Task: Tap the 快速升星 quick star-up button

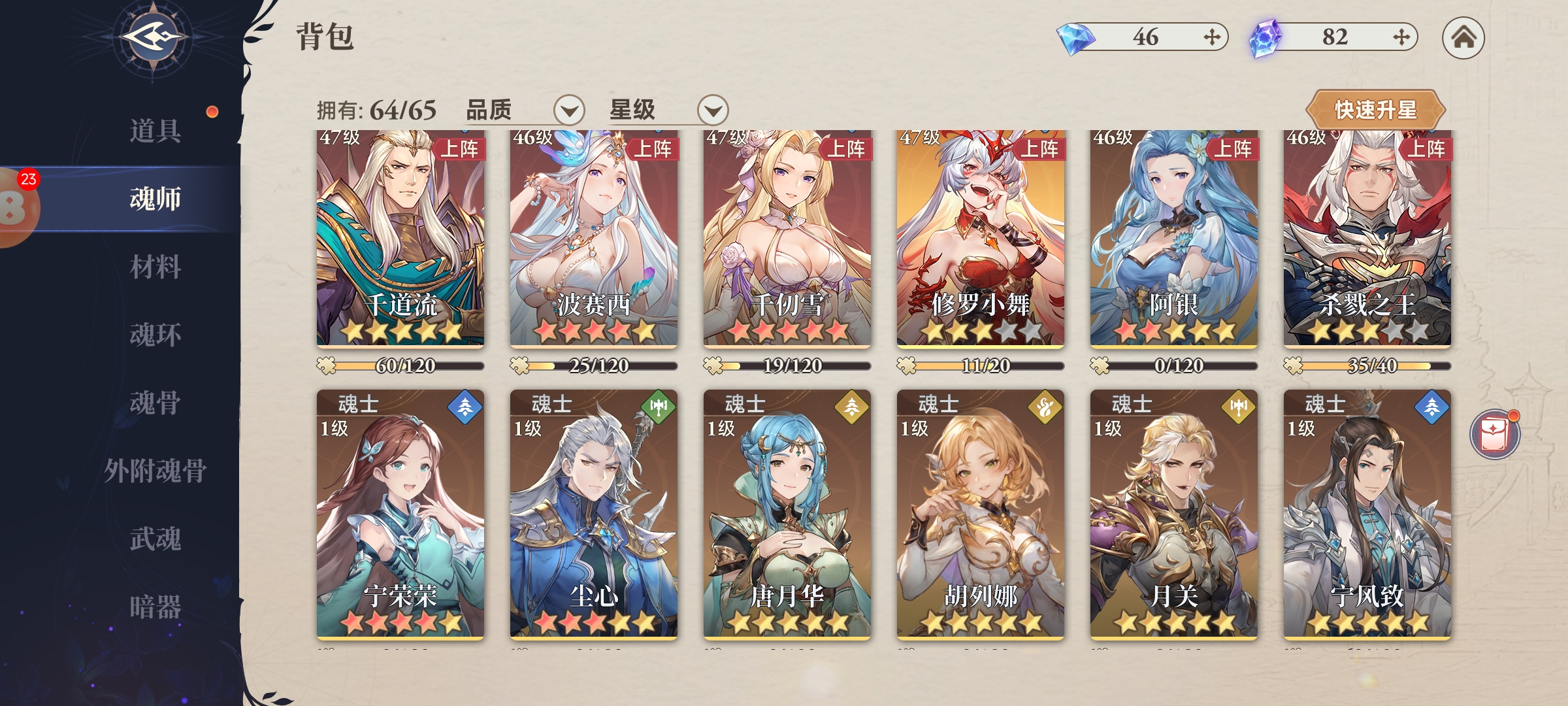Action: pos(1375,110)
